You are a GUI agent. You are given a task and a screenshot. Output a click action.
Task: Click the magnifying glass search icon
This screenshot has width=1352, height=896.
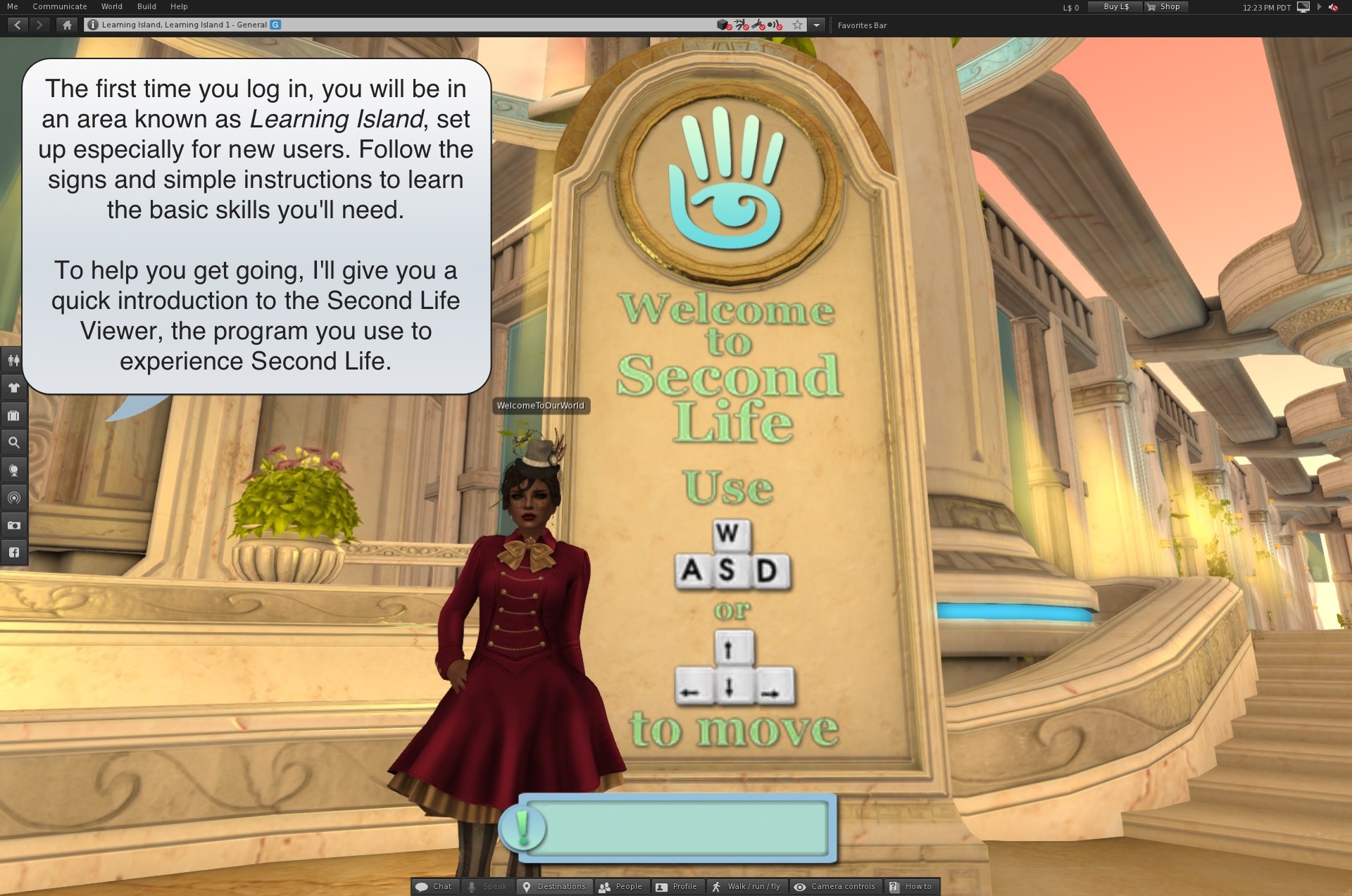(x=13, y=443)
